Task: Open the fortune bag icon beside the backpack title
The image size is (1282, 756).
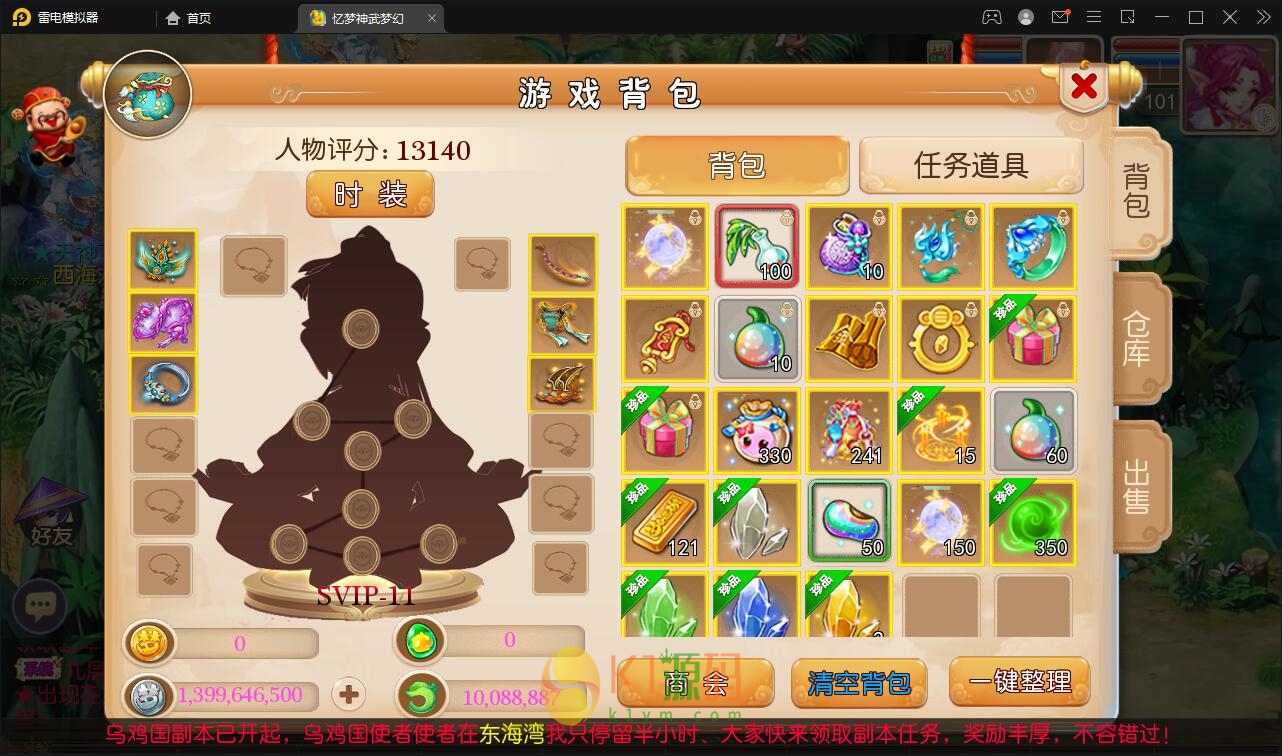Action: tap(146, 92)
